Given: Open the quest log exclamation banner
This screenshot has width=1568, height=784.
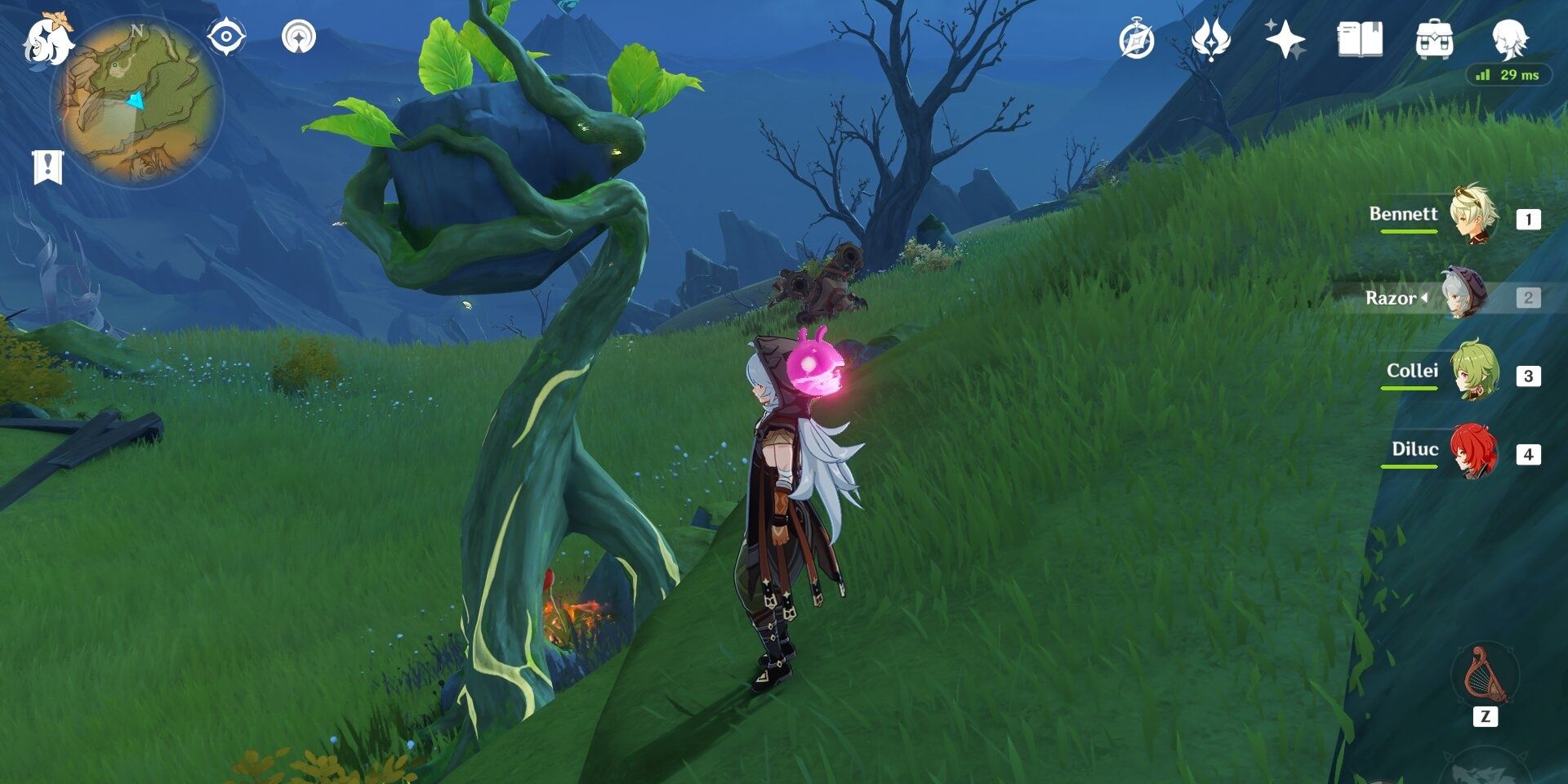Looking at the screenshot, I should (47, 167).
